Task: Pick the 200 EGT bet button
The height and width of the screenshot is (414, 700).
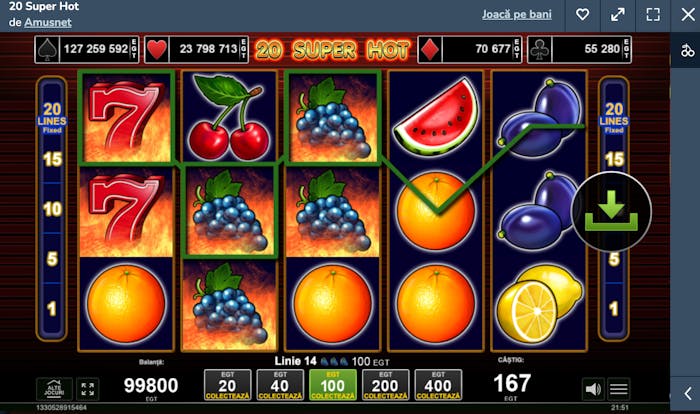Action: click(385, 385)
